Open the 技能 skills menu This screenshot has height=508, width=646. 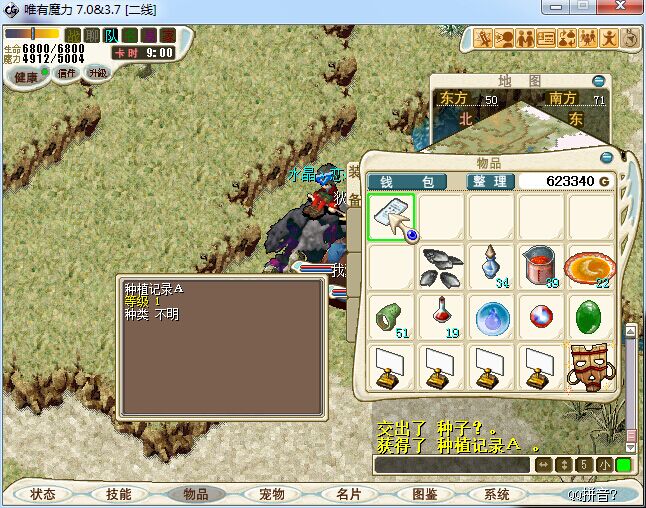click(x=119, y=494)
